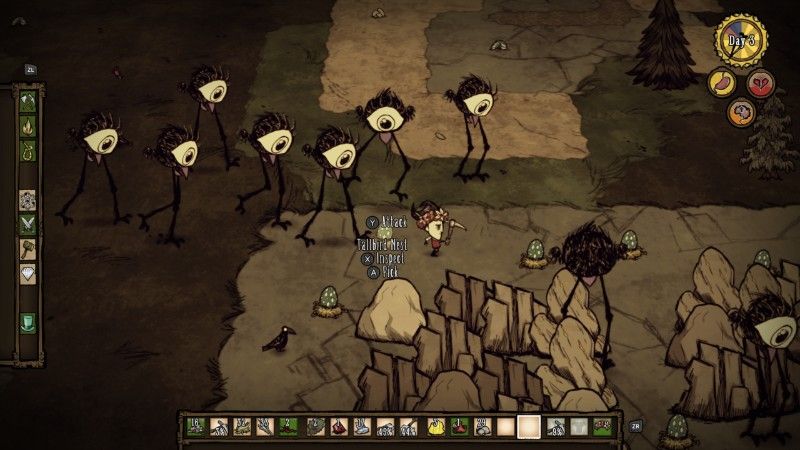Switch to the Refine tab with diamond icon

pos(28,272)
